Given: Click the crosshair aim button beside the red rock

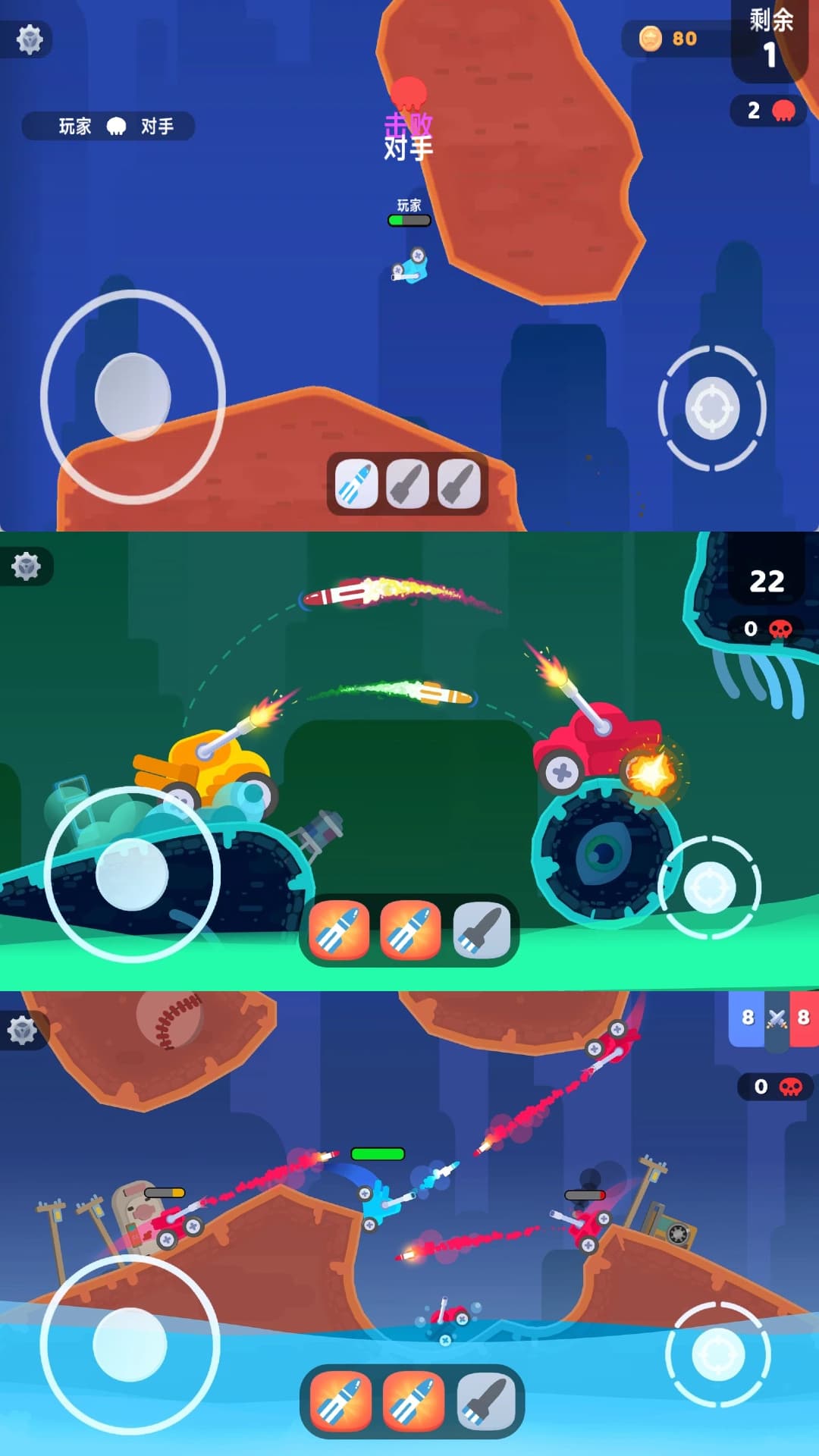Looking at the screenshot, I should tap(712, 408).
